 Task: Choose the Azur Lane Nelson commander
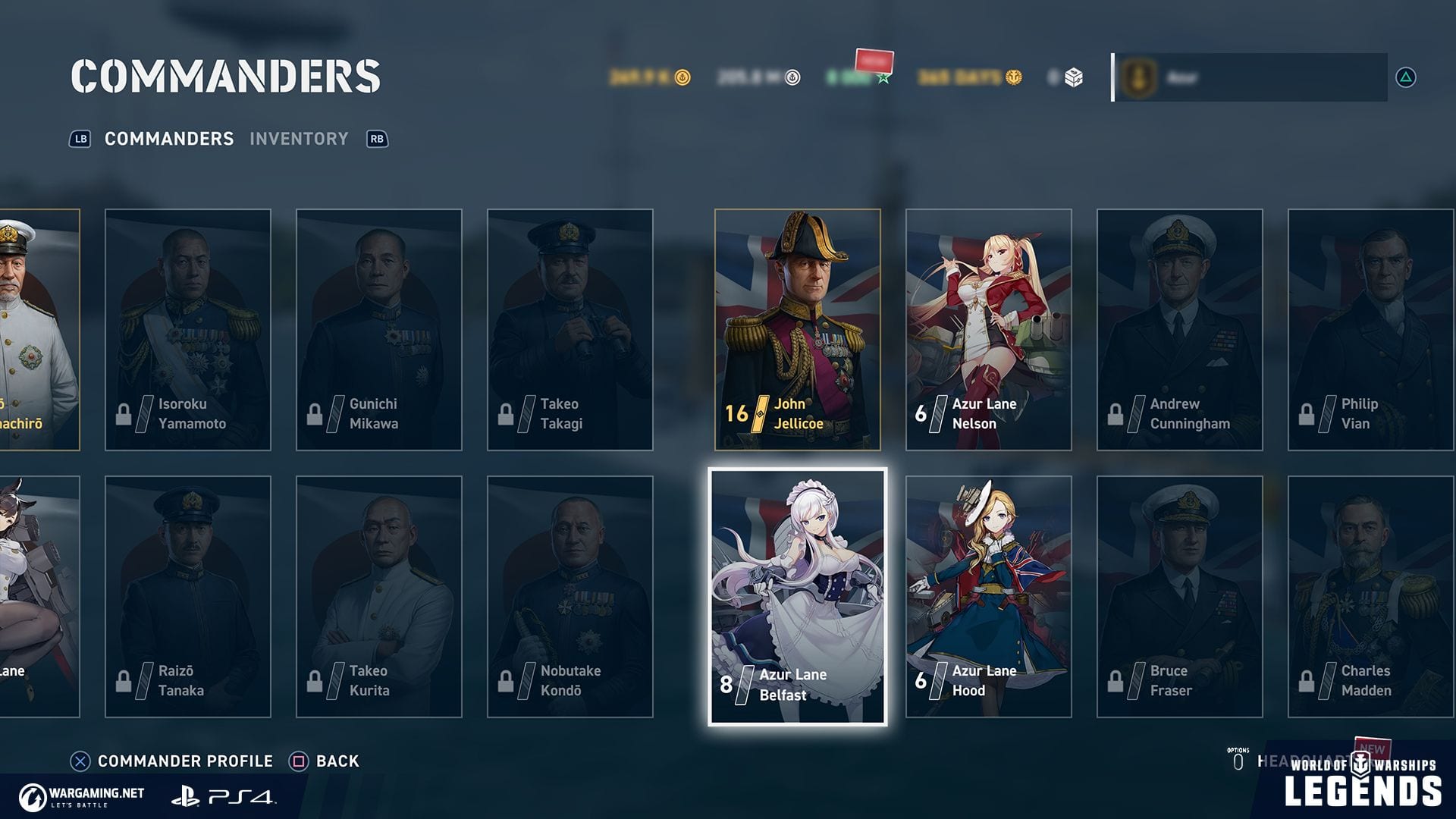point(988,330)
